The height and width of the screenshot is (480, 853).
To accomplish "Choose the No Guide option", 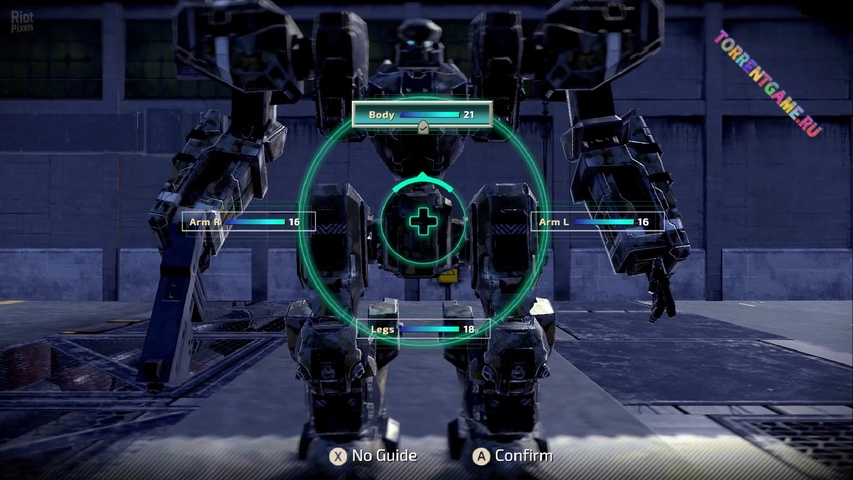I will (374, 456).
